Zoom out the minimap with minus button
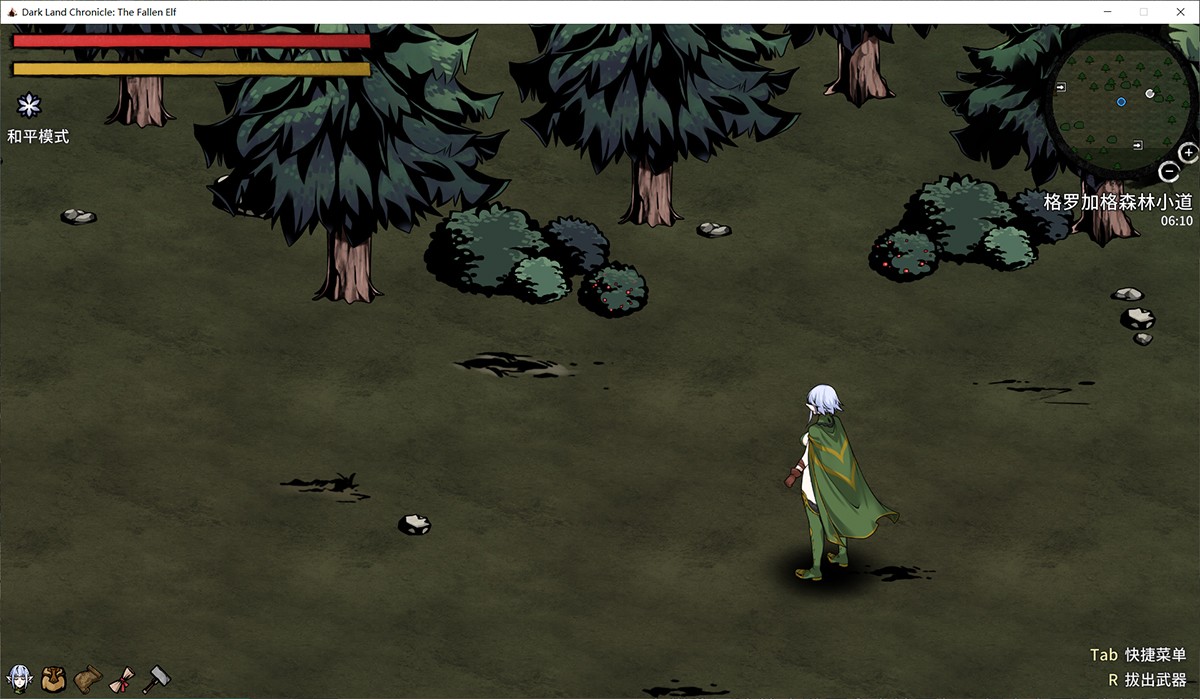Image resolution: width=1200 pixels, height=699 pixels. click(1168, 172)
